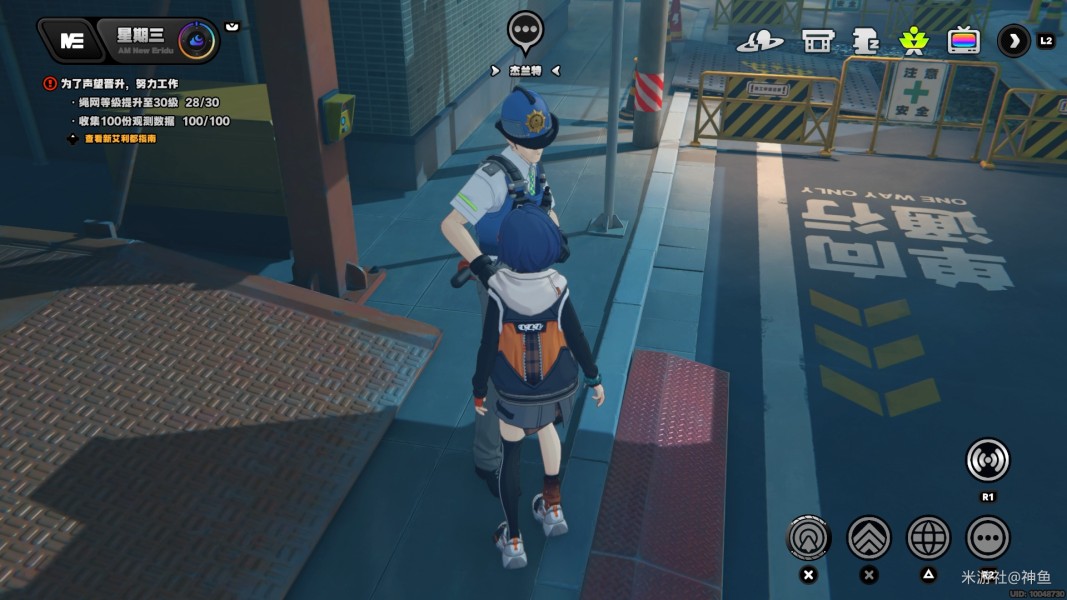Open the sleeping Z figure icon
The image size is (1067, 600).
click(865, 41)
